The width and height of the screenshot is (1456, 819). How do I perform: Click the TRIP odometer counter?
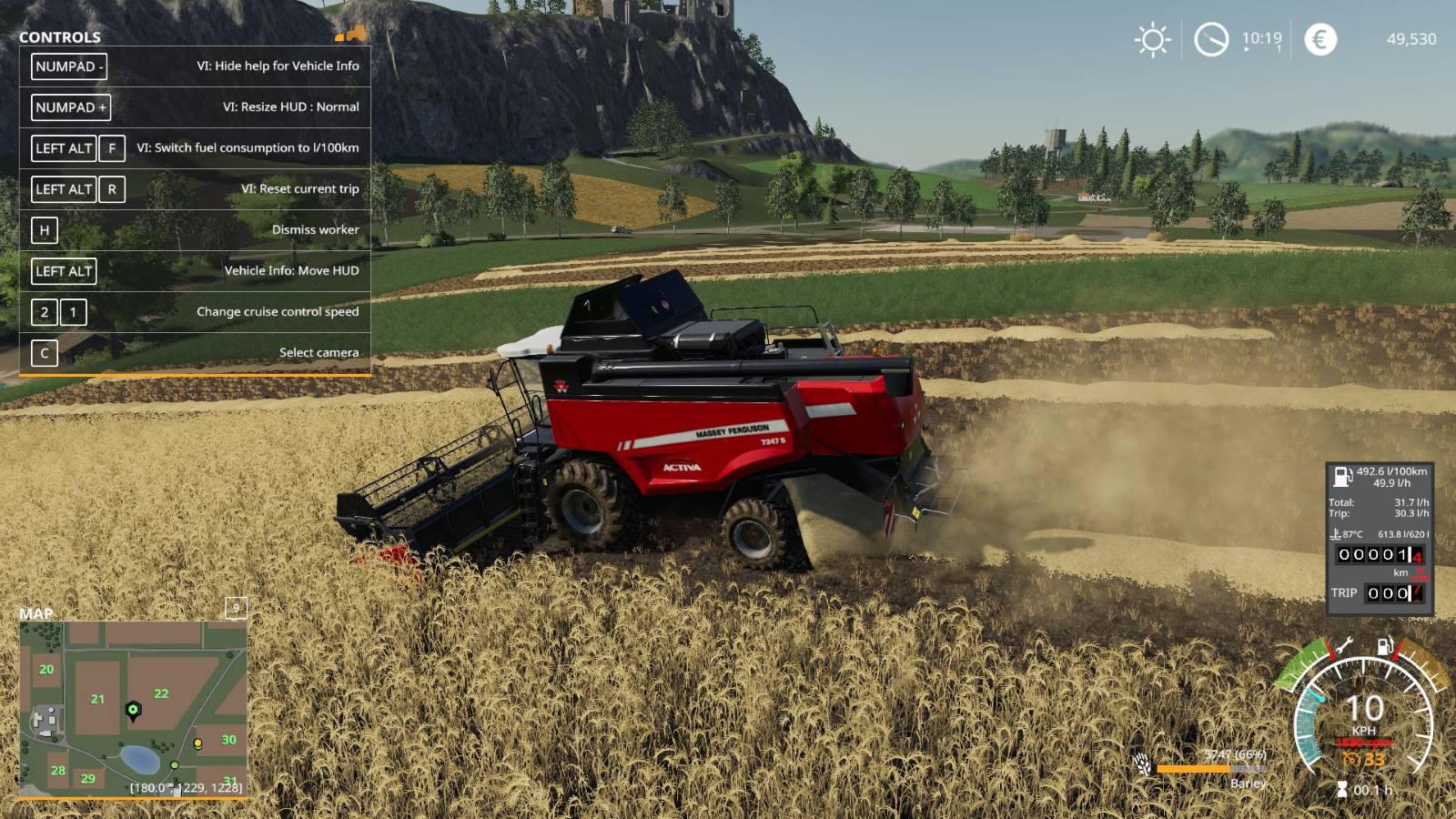pos(1394,593)
